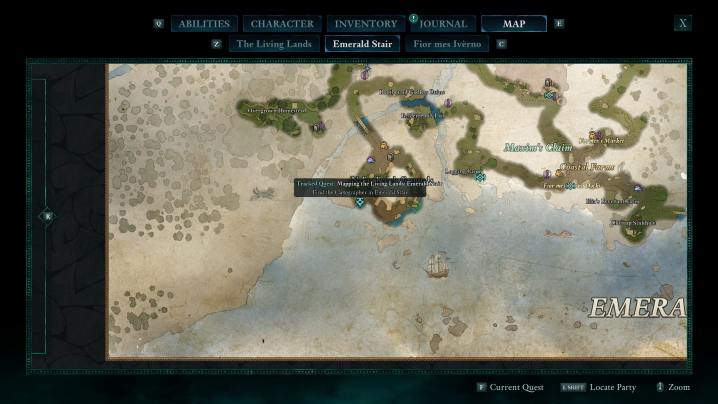The width and height of the screenshot is (718, 404).
Task: Go to the Journal tab
Action: click(443, 24)
